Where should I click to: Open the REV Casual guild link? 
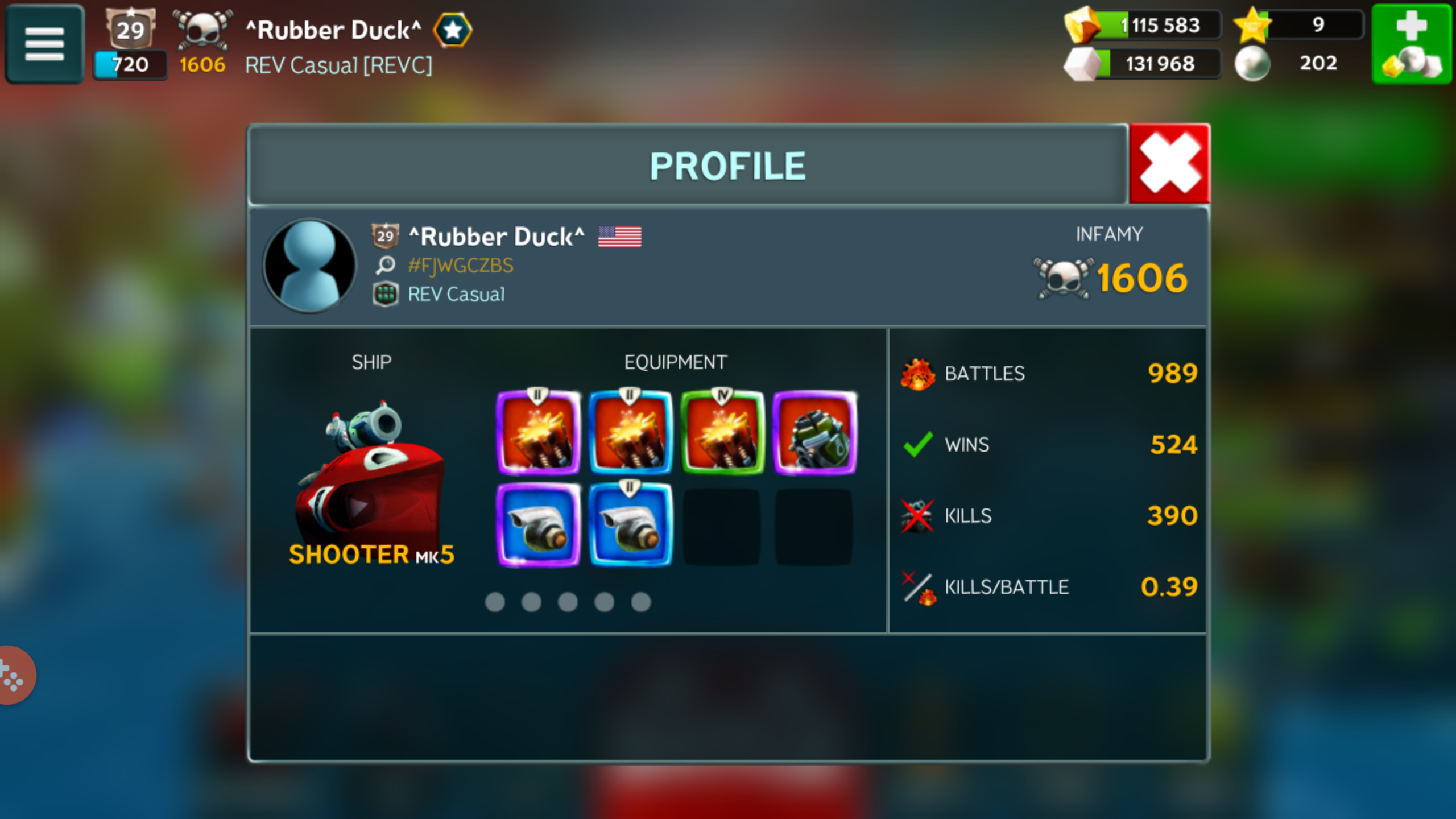coord(456,295)
